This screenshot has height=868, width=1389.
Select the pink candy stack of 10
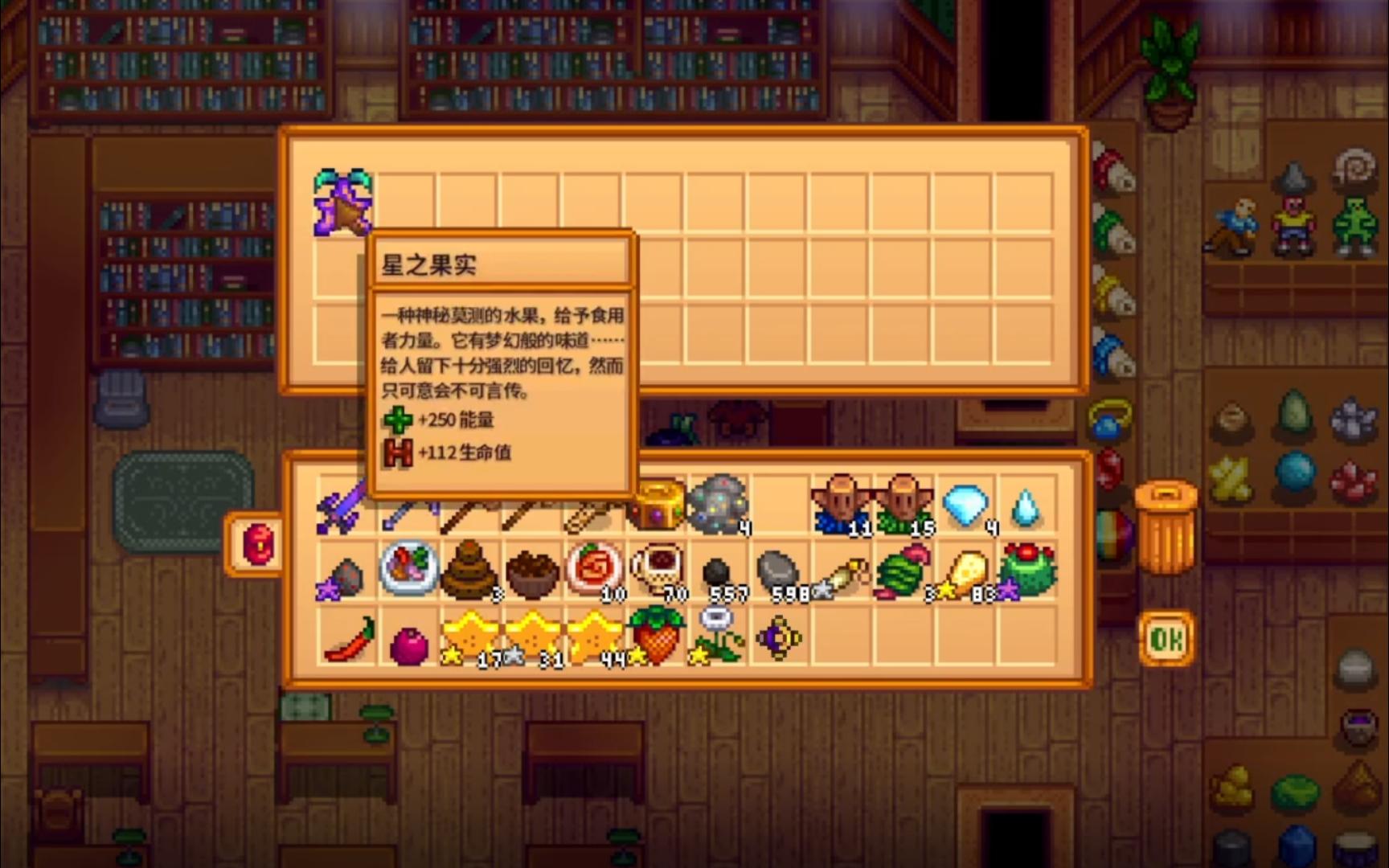pos(592,571)
